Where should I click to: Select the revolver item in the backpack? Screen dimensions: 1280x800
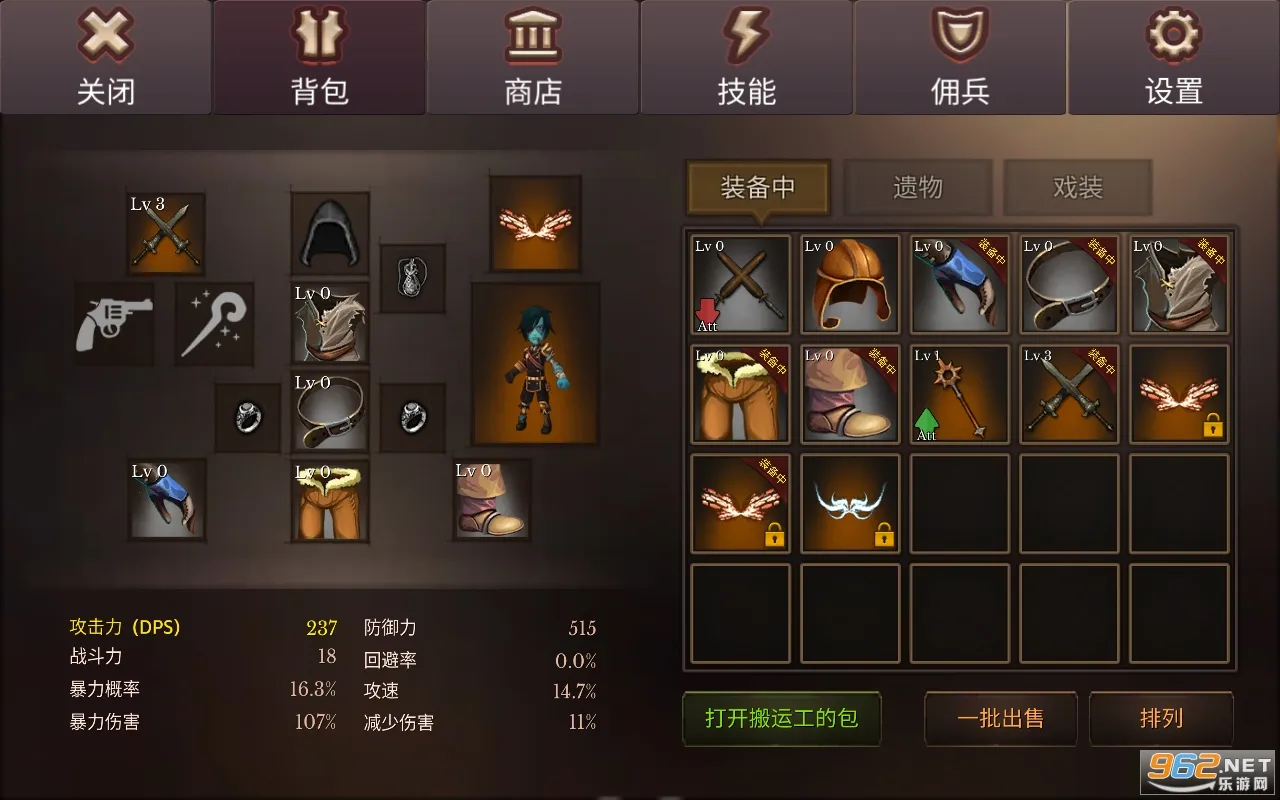(x=112, y=322)
